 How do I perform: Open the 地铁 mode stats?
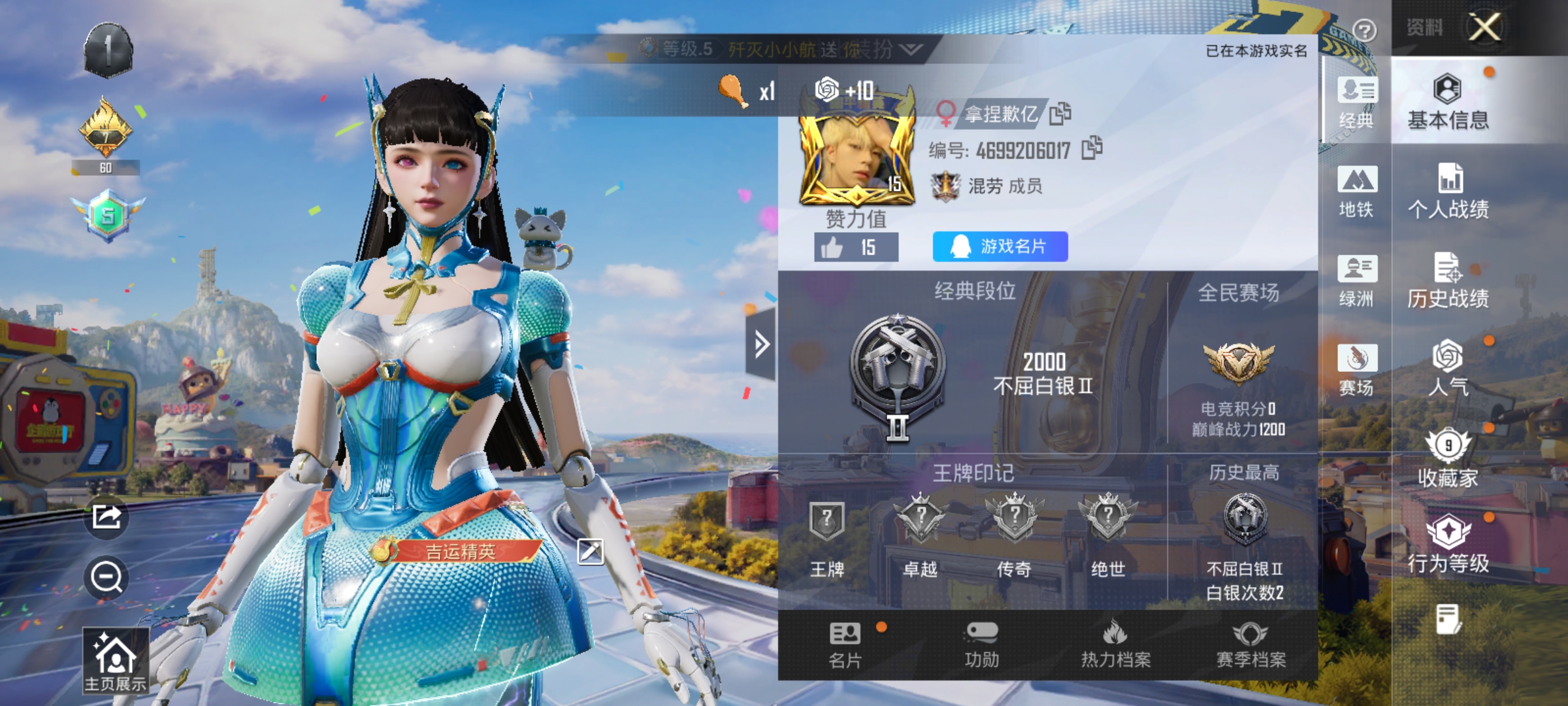click(1357, 193)
